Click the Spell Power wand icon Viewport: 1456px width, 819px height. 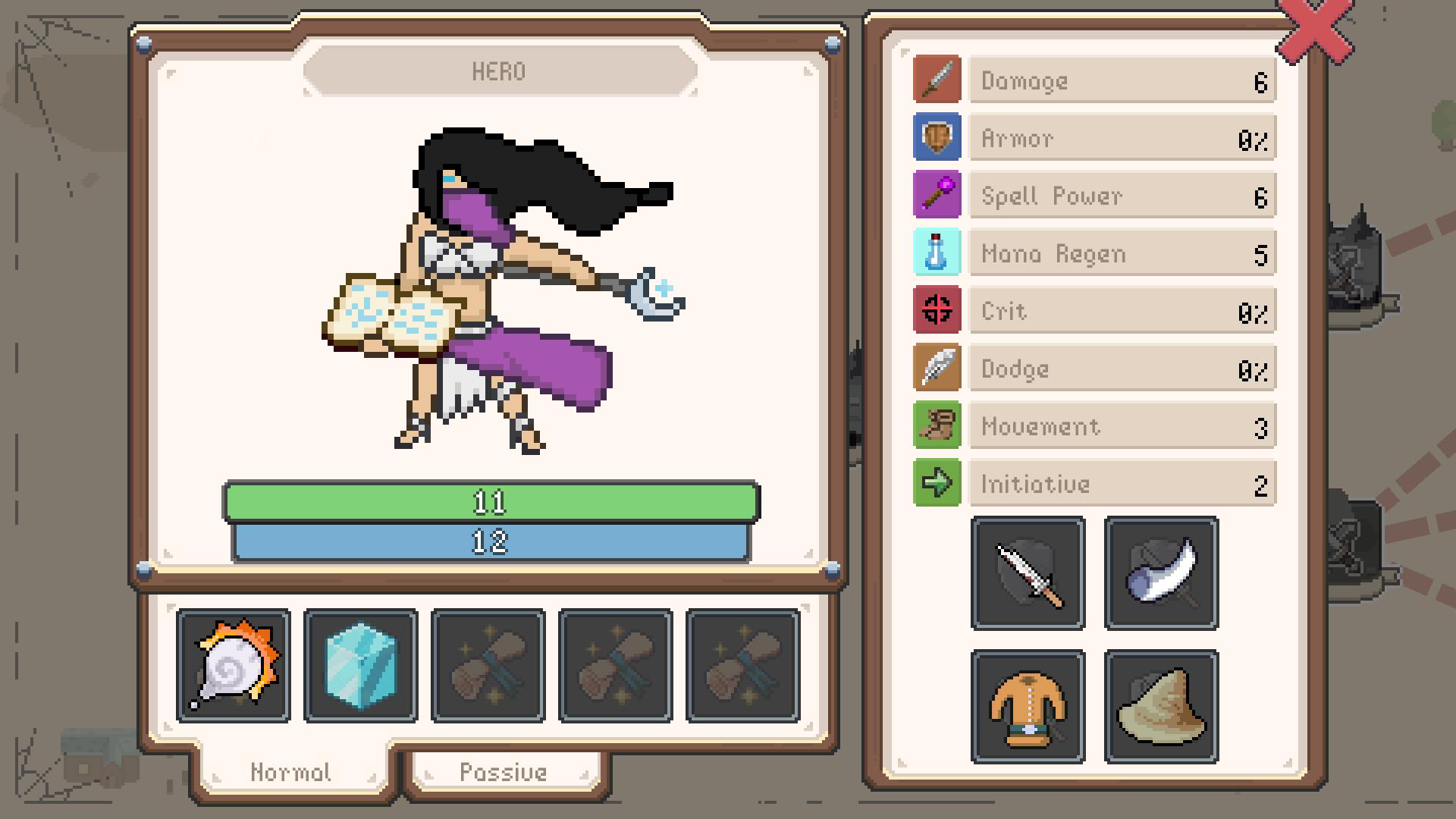point(937,195)
